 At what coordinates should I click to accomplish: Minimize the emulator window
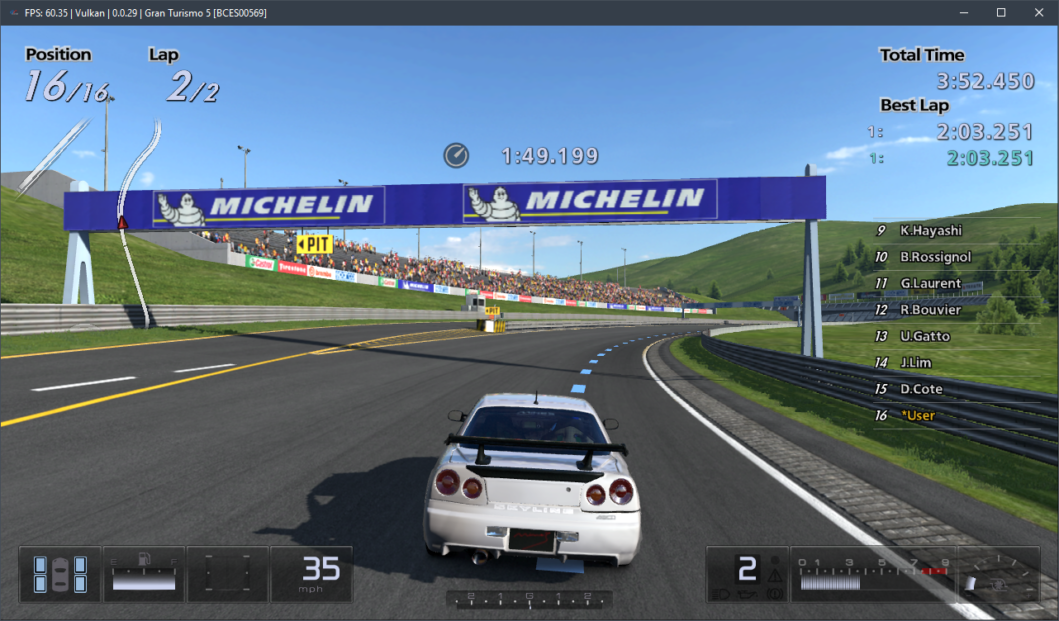964,12
